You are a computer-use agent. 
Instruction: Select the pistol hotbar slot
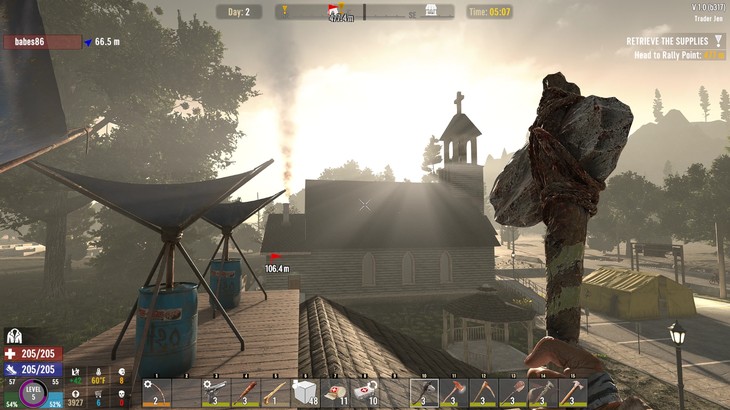point(215,391)
